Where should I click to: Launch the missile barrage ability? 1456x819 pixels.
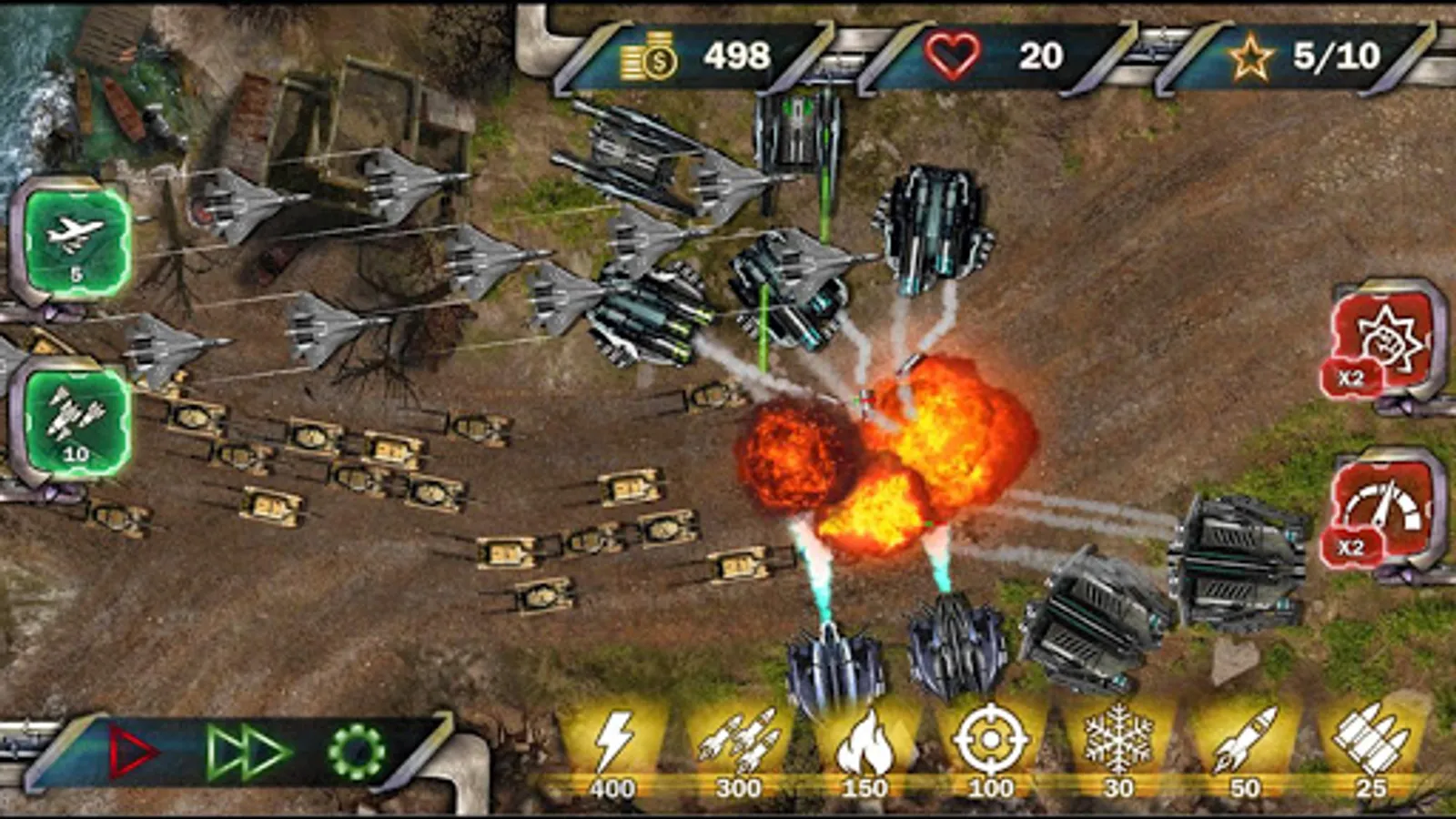click(x=76, y=421)
